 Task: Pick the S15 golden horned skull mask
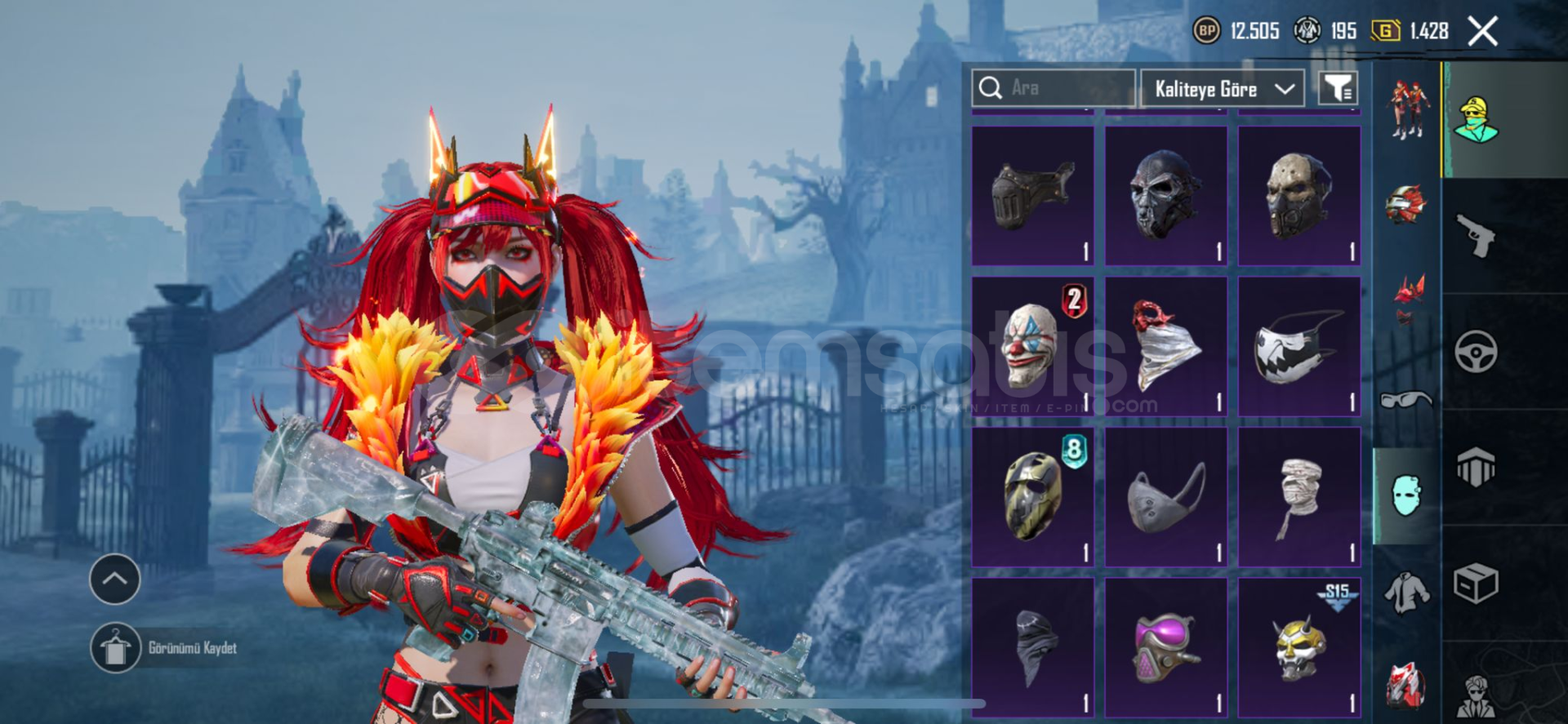pos(1298,647)
